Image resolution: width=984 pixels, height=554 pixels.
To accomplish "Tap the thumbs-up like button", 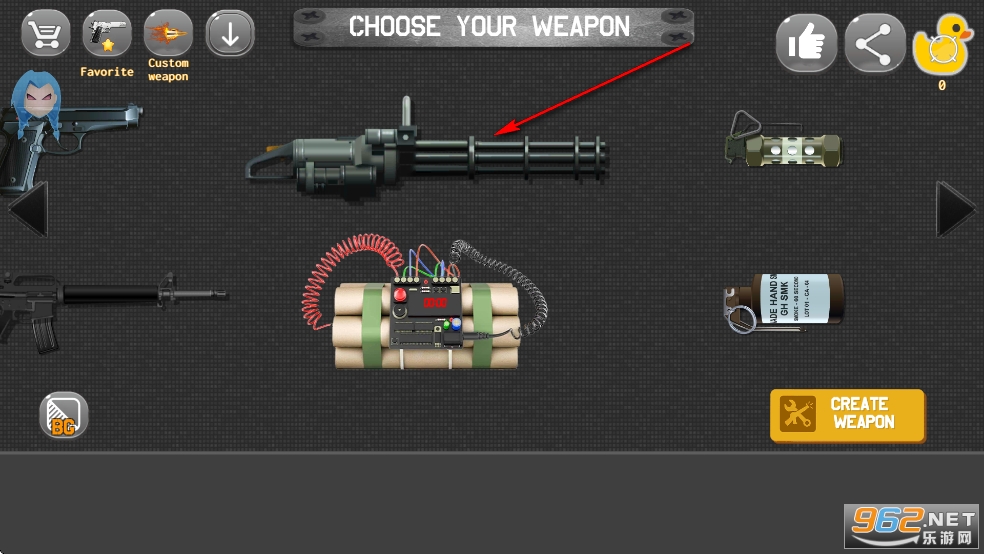I will [806, 44].
